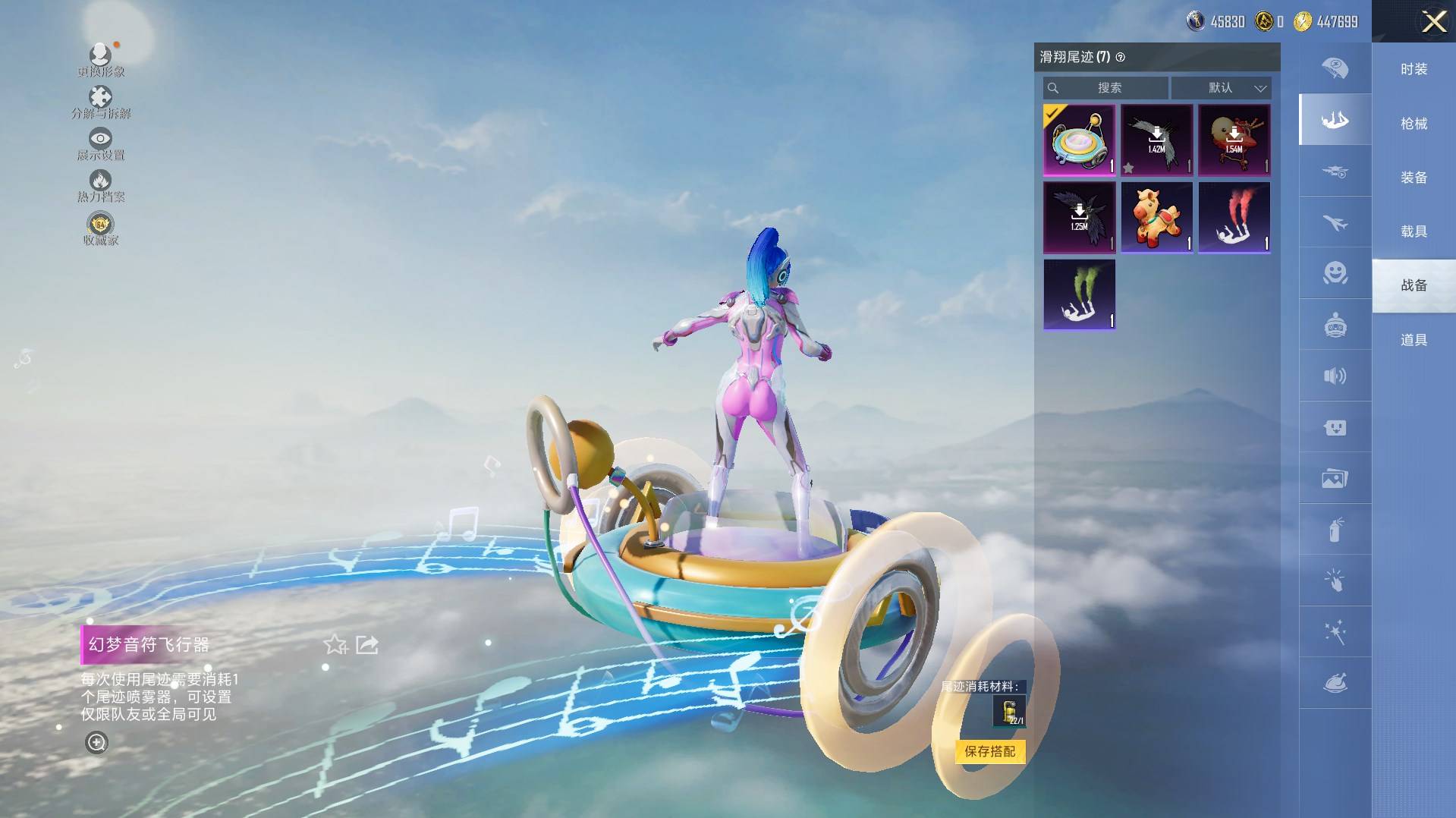Open the 道具 tab
The width and height of the screenshot is (1456, 818).
(1414, 340)
